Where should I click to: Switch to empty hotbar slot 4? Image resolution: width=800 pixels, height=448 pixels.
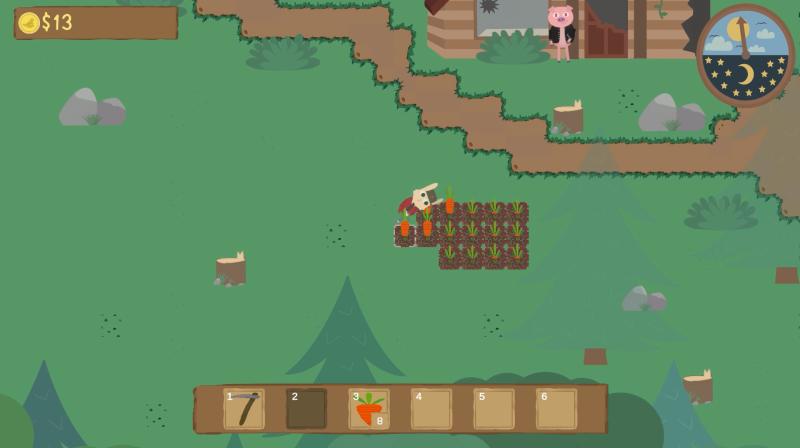click(431, 409)
